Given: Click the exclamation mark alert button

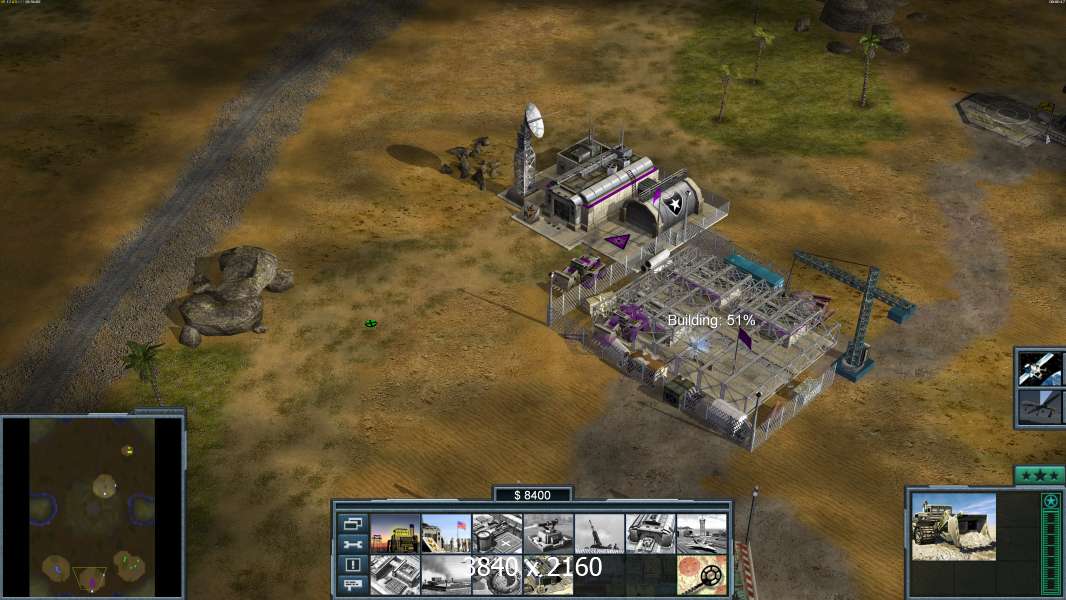Looking at the screenshot, I should 352,564.
